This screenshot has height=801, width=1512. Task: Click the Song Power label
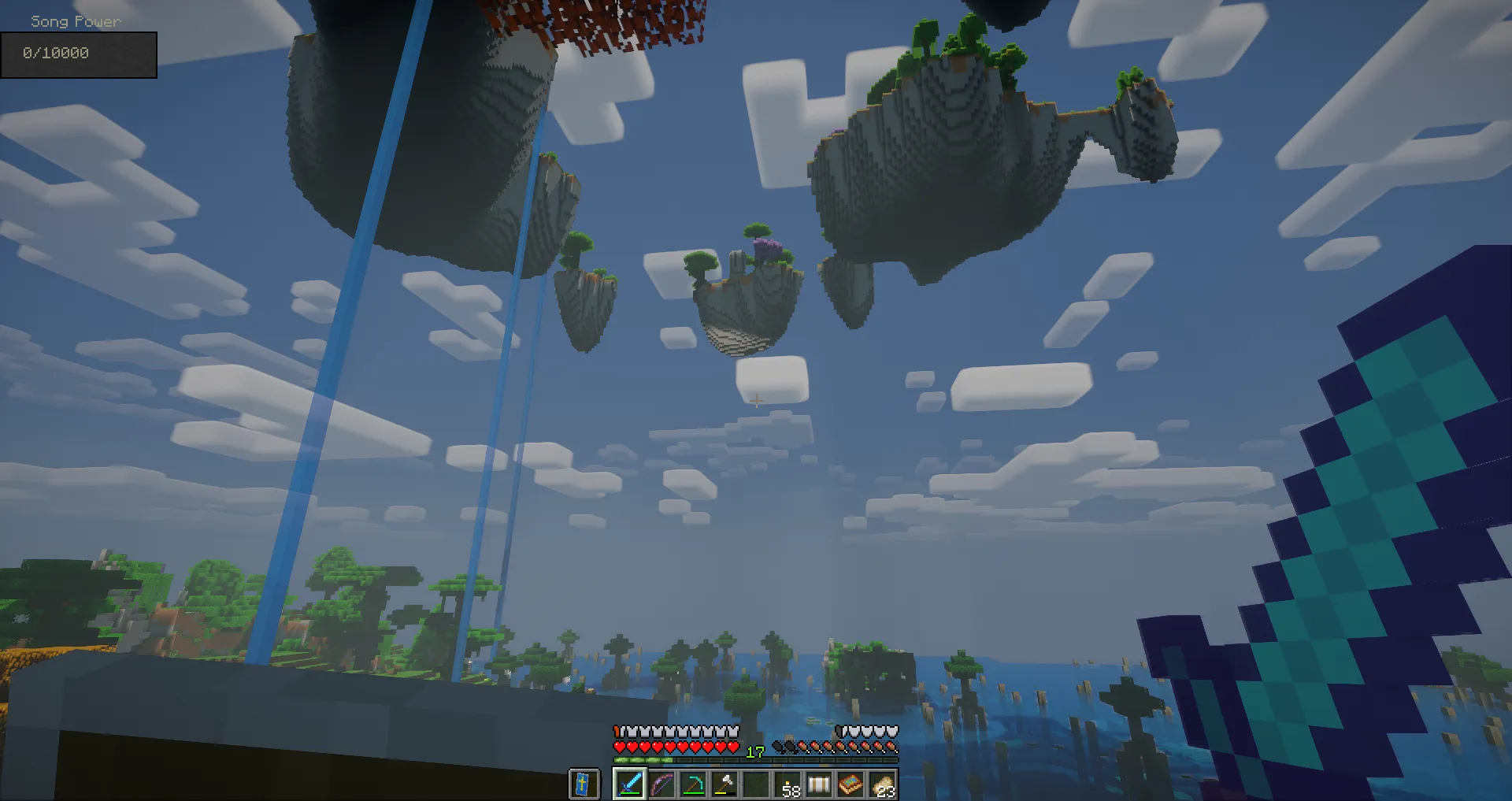74,21
